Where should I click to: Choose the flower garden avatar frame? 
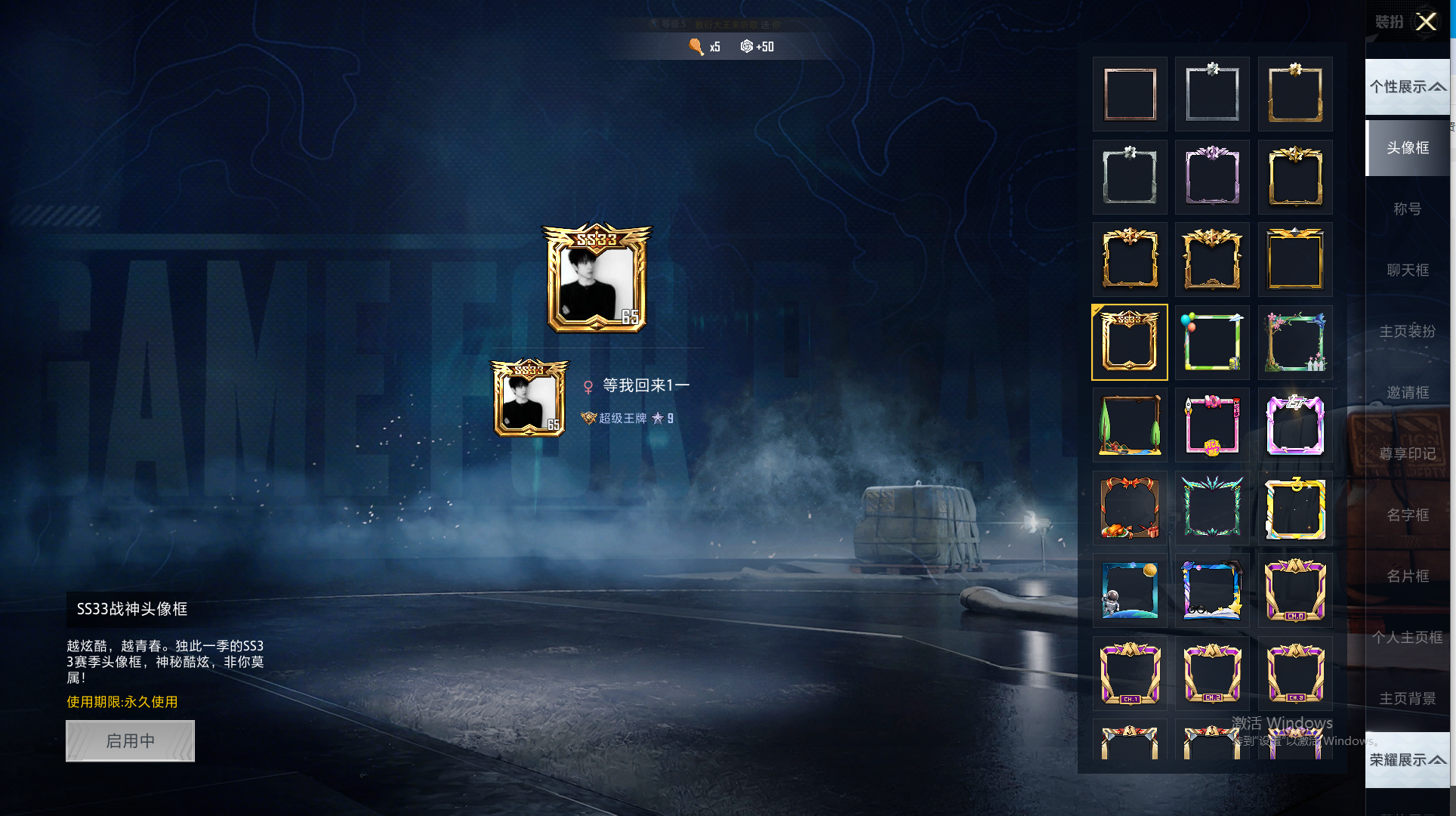click(1295, 342)
